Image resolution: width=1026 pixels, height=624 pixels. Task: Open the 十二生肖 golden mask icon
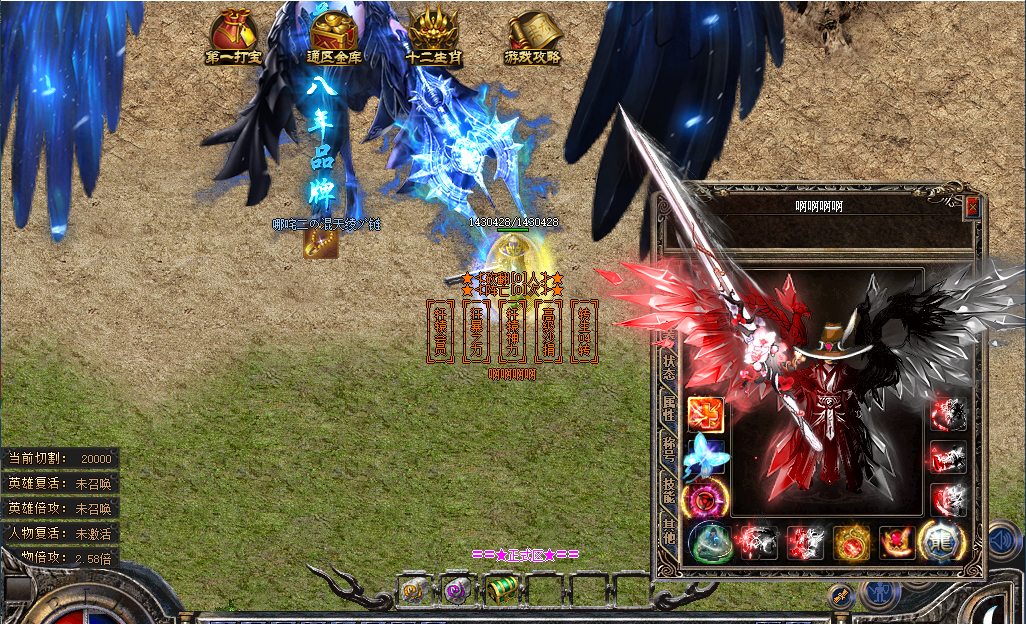tap(433, 38)
